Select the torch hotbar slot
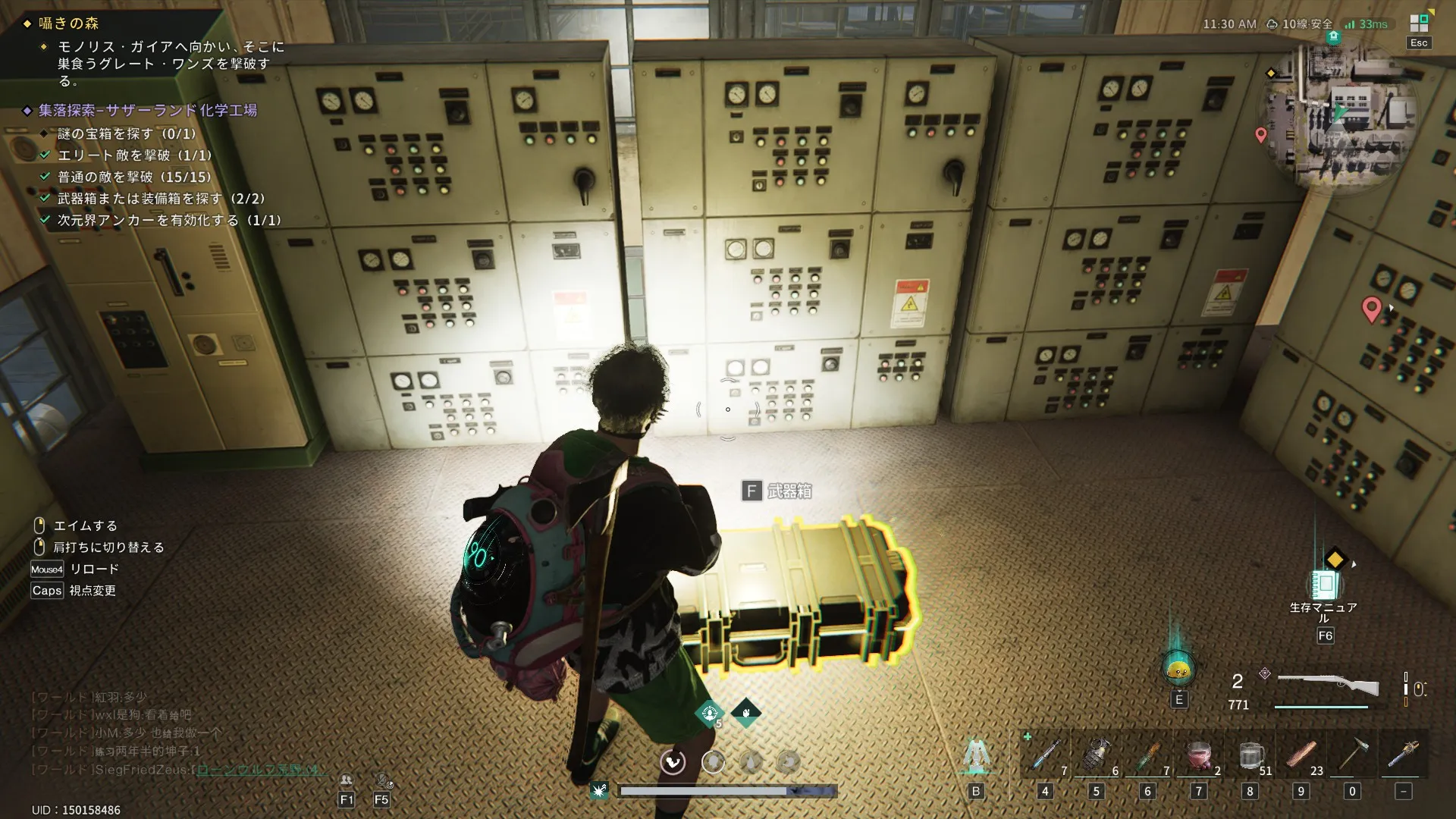1456x819 pixels. (1403, 755)
